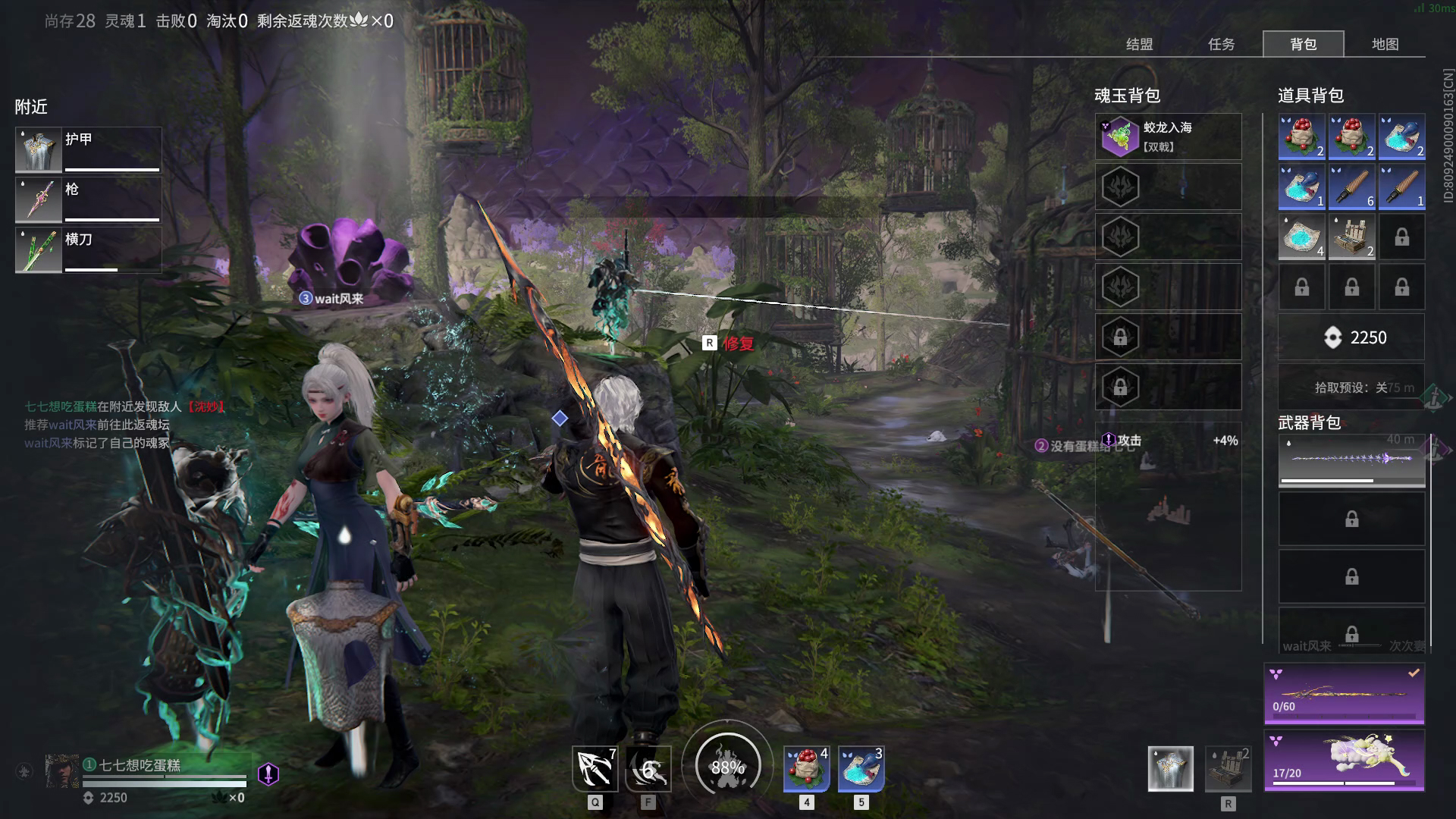This screenshot has width=1456, height=819.
Task: Open the 任务 tab
Action: coord(1221,44)
